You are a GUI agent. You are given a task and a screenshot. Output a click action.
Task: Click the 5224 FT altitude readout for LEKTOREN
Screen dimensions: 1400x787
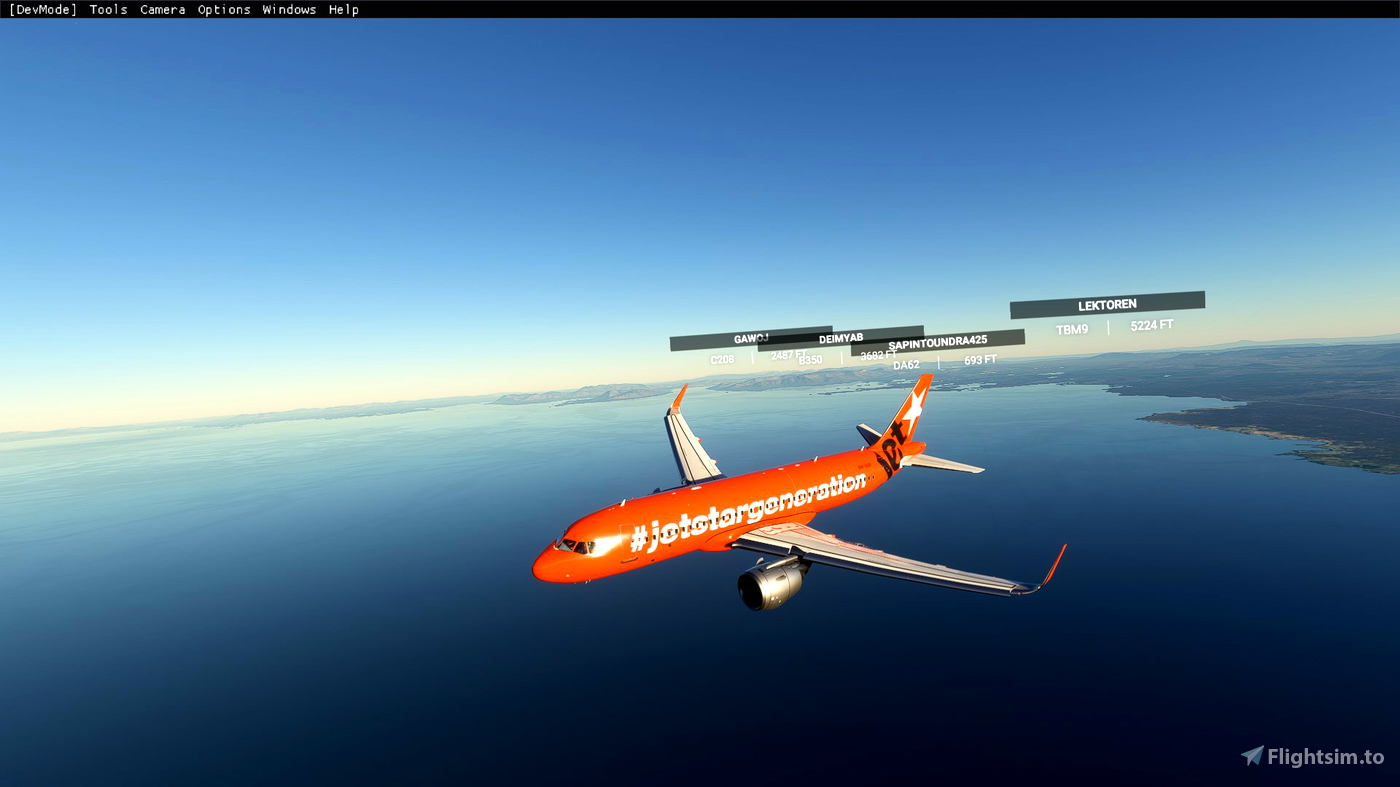tap(1151, 324)
